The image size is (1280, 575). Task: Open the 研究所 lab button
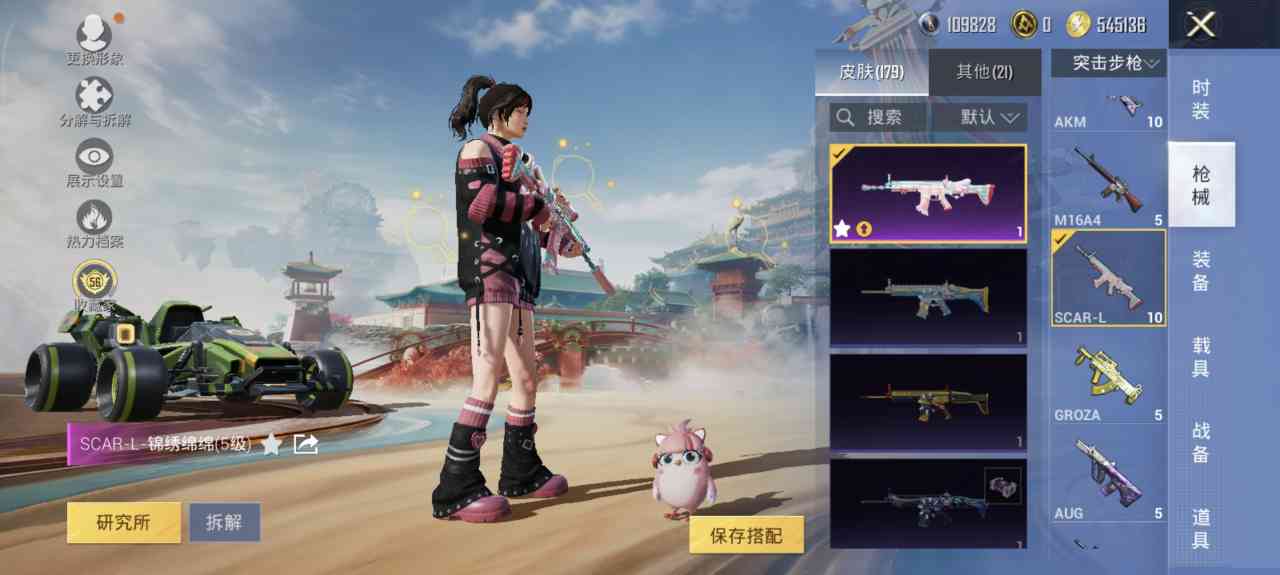pos(123,522)
